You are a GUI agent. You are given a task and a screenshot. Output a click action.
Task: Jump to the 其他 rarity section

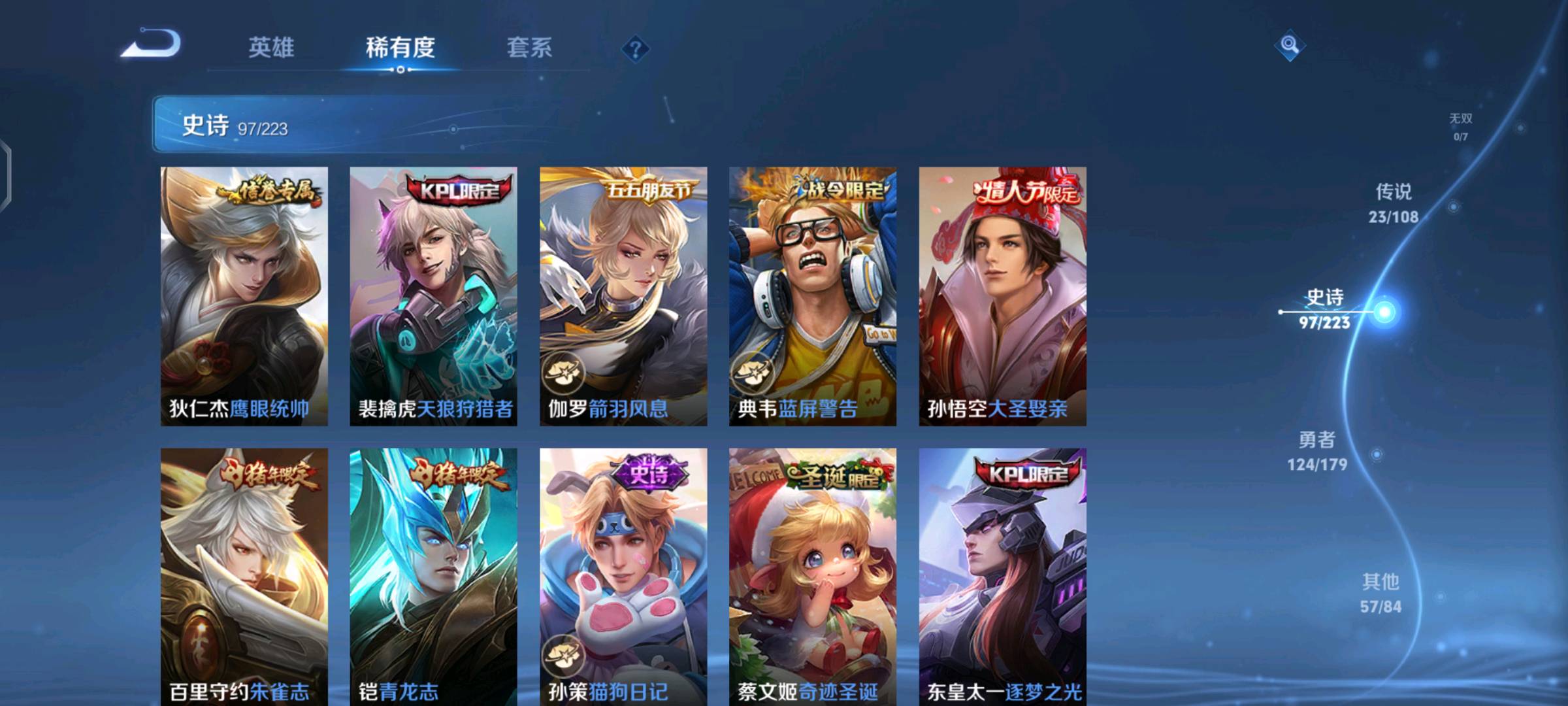tap(1380, 593)
